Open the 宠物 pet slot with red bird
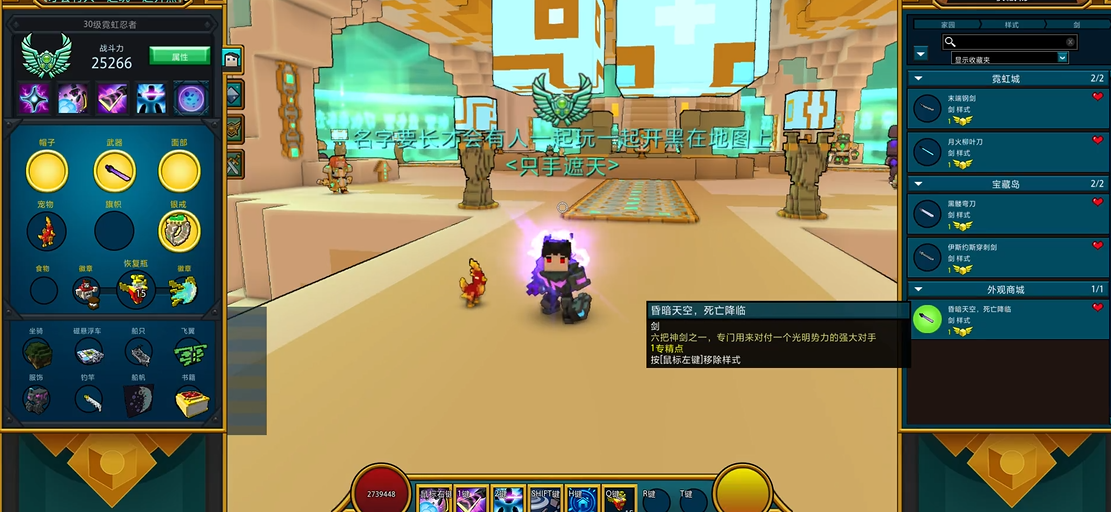This screenshot has width=1111, height=512. [x=47, y=231]
